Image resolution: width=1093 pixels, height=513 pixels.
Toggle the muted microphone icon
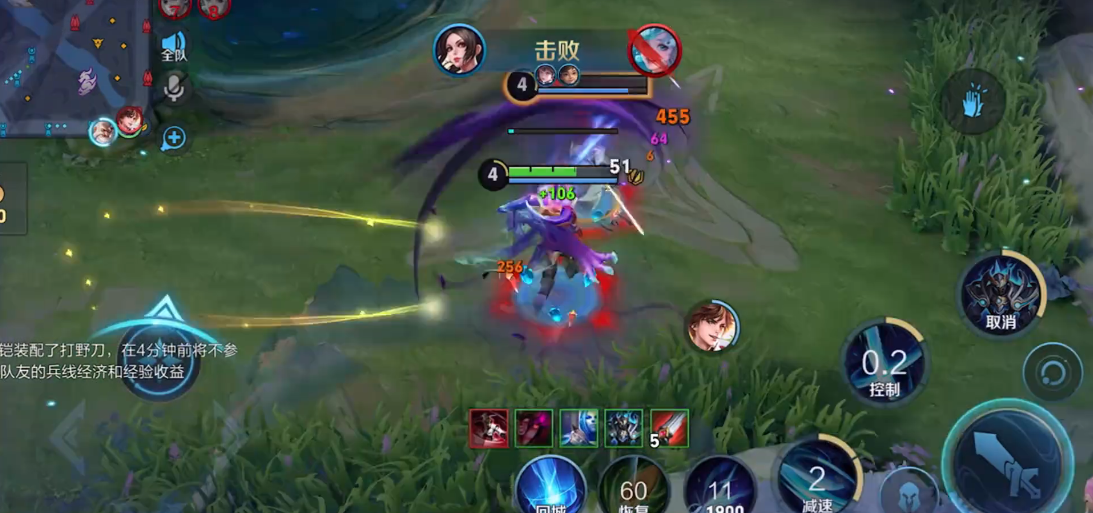coord(174,89)
